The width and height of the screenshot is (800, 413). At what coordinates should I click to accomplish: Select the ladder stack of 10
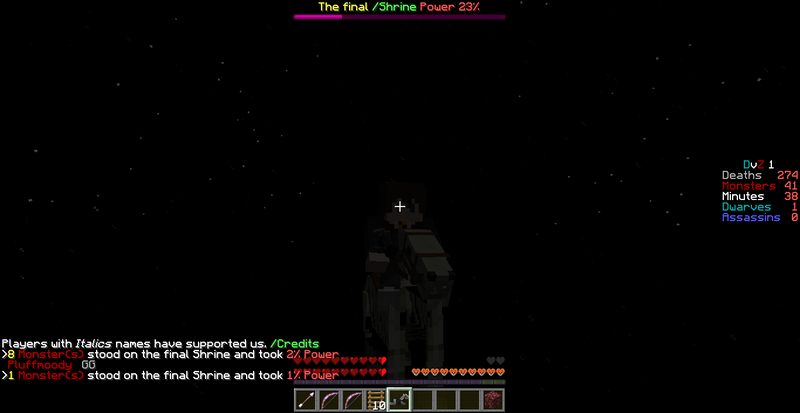[377, 400]
